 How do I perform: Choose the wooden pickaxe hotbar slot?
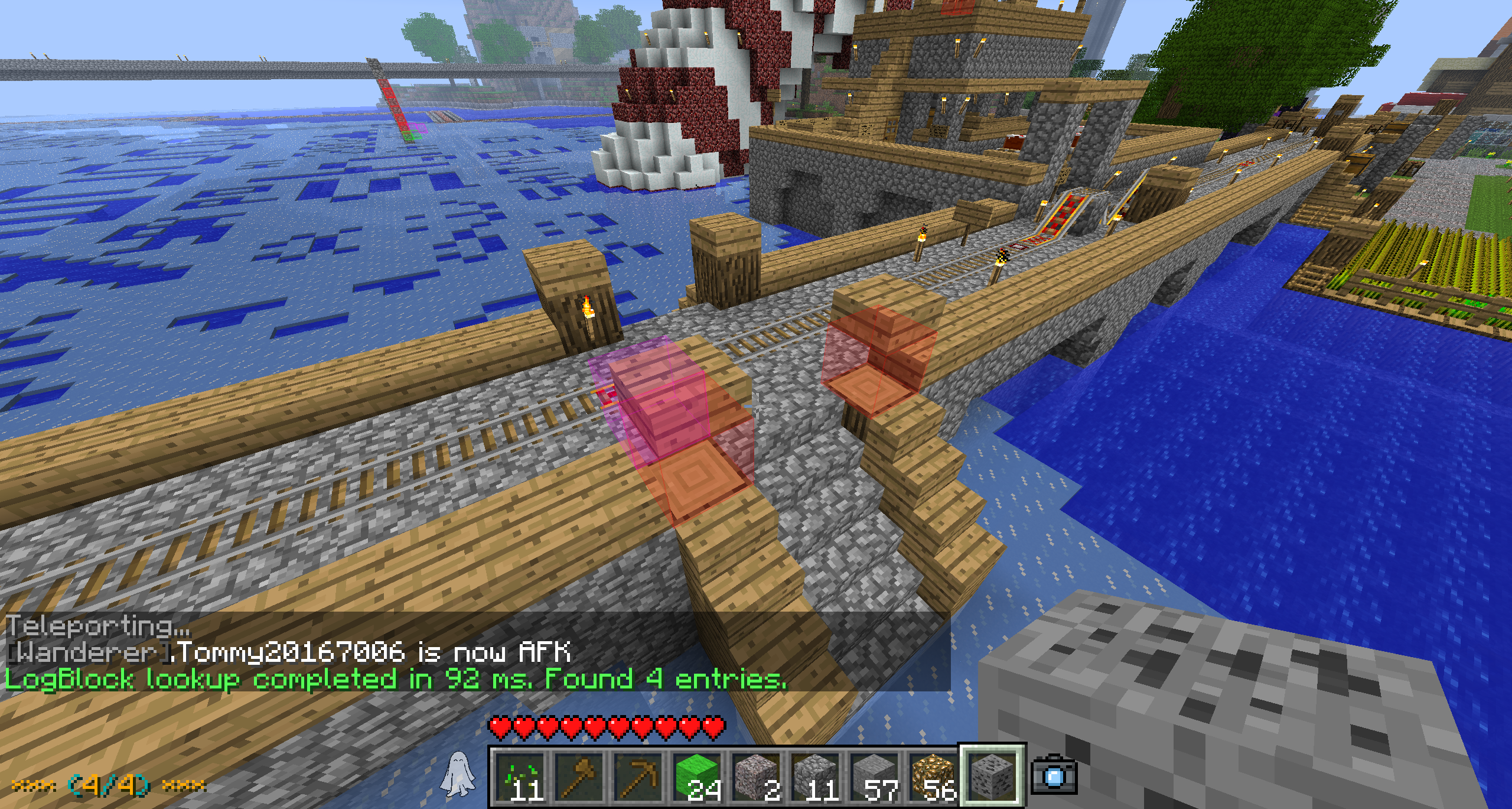[638, 776]
